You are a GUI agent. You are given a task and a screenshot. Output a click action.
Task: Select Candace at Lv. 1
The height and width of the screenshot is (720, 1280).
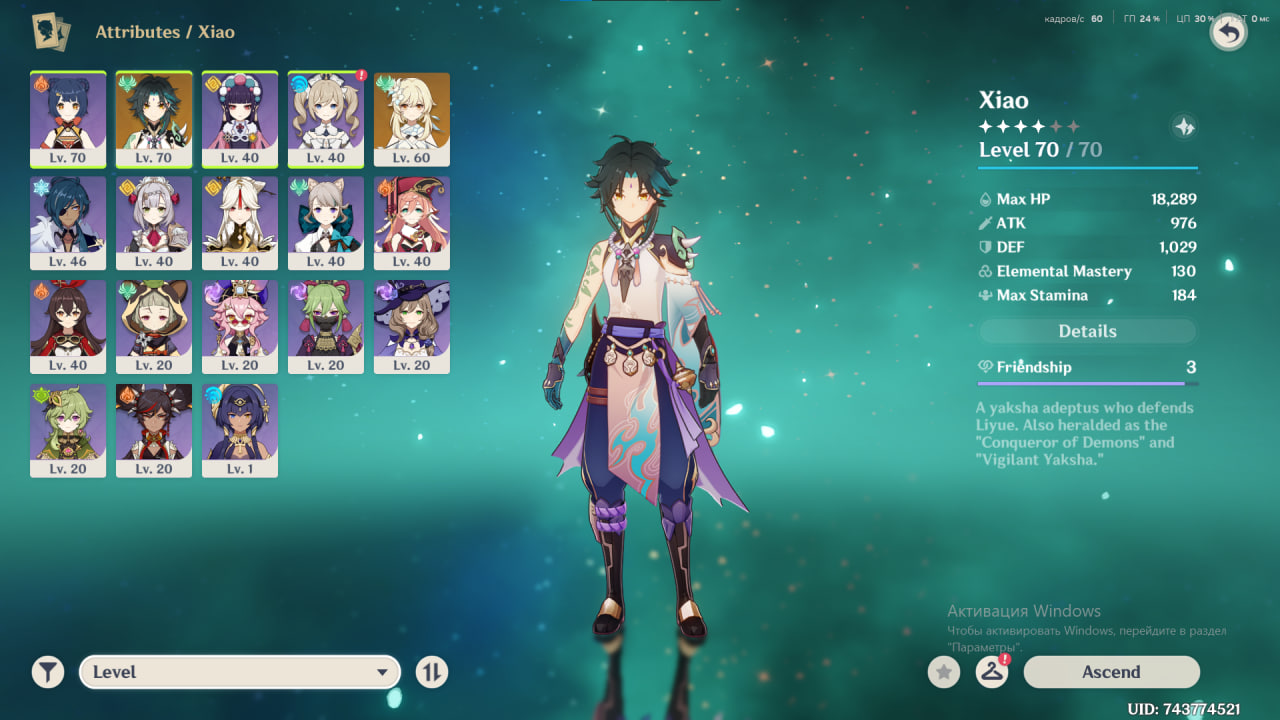click(240, 430)
